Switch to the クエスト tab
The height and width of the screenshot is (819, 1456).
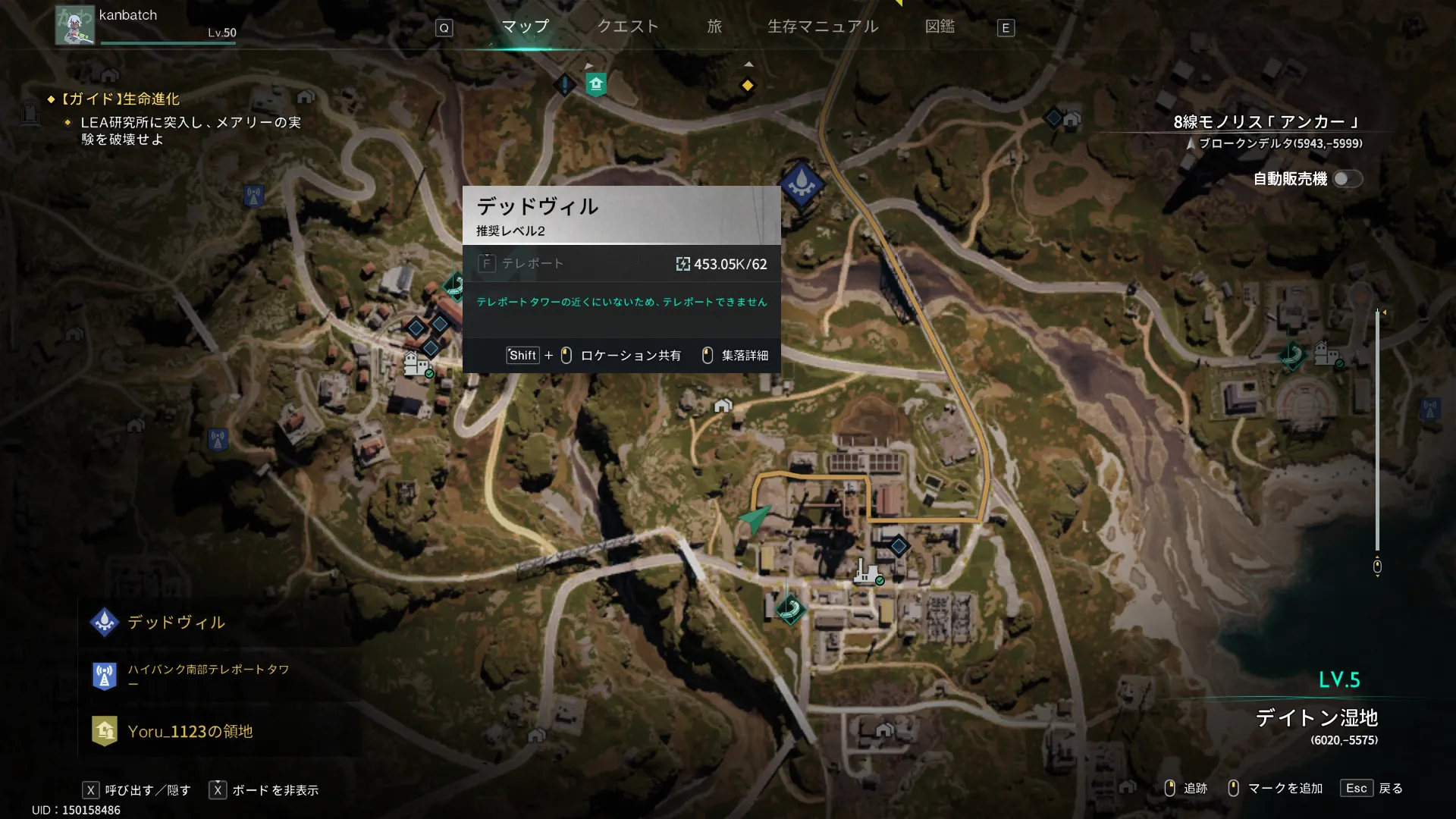[627, 27]
